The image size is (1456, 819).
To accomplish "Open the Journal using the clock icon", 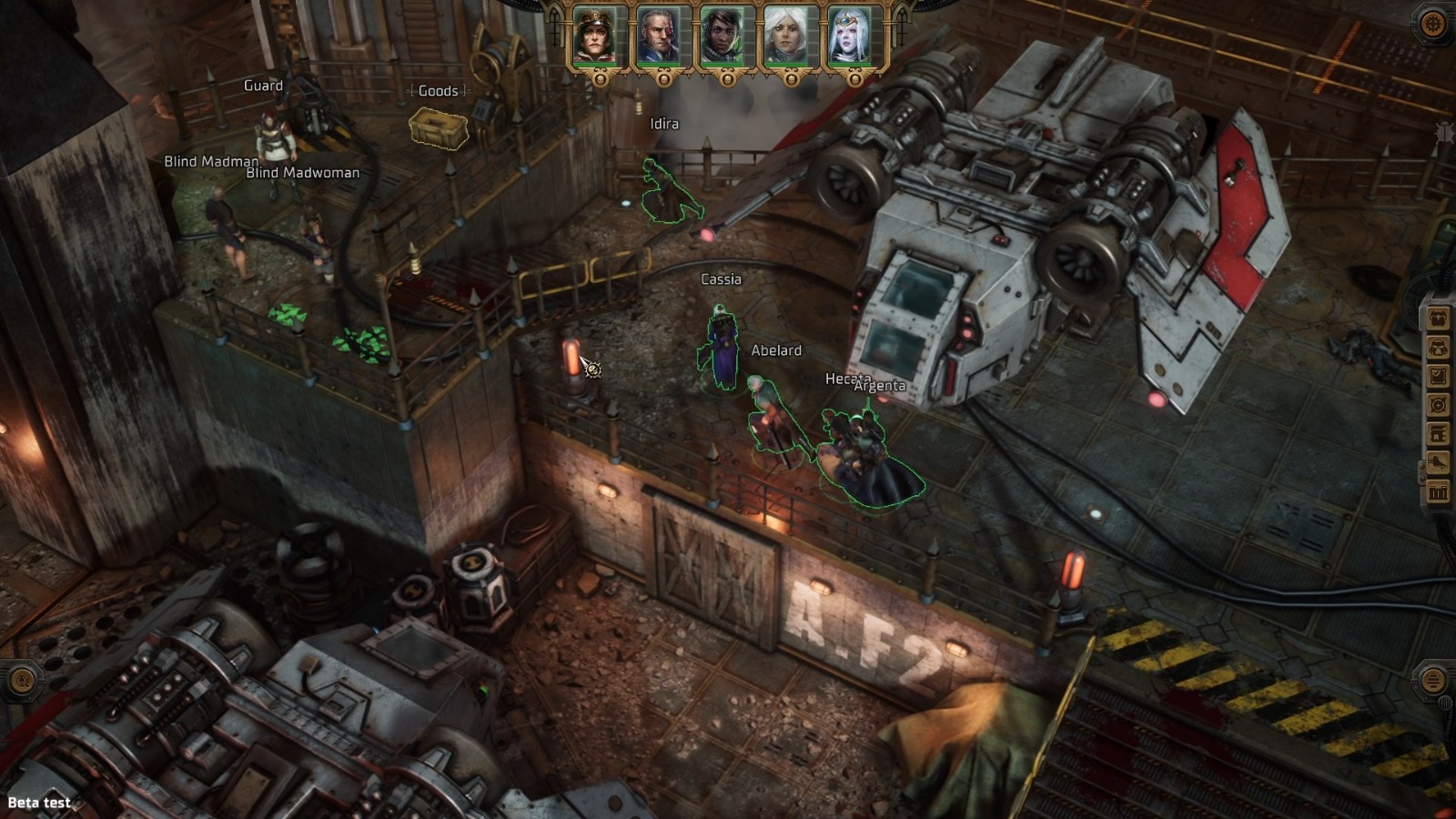I will pos(1439,376).
